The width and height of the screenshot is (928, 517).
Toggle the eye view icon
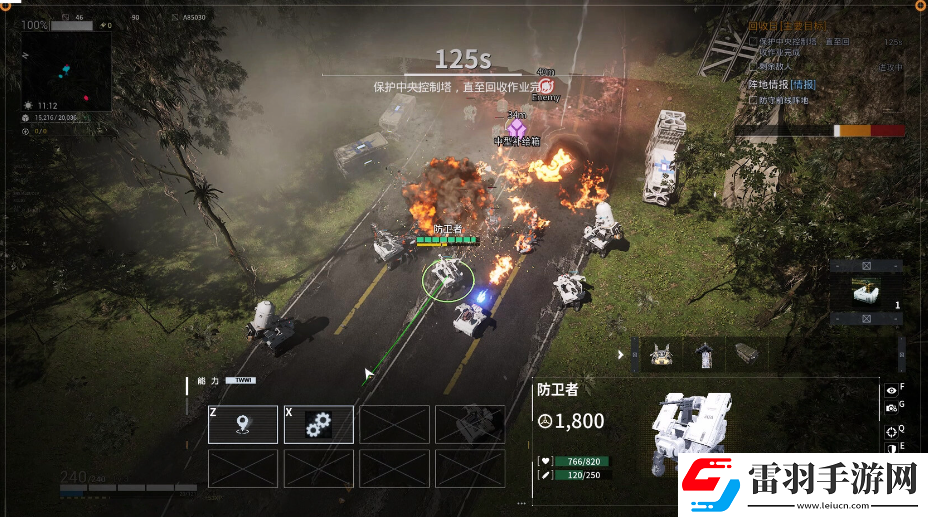[891, 390]
